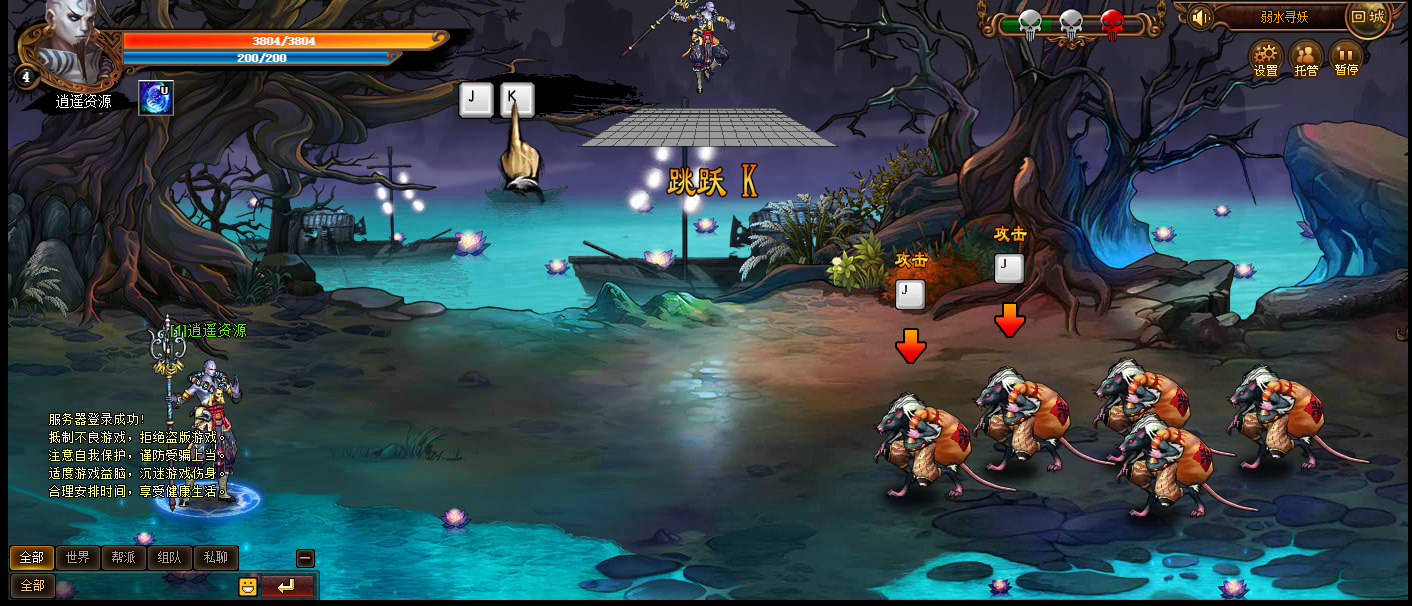
Task: Activate the blue swirl skill icon
Action: [x=155, y=98]
